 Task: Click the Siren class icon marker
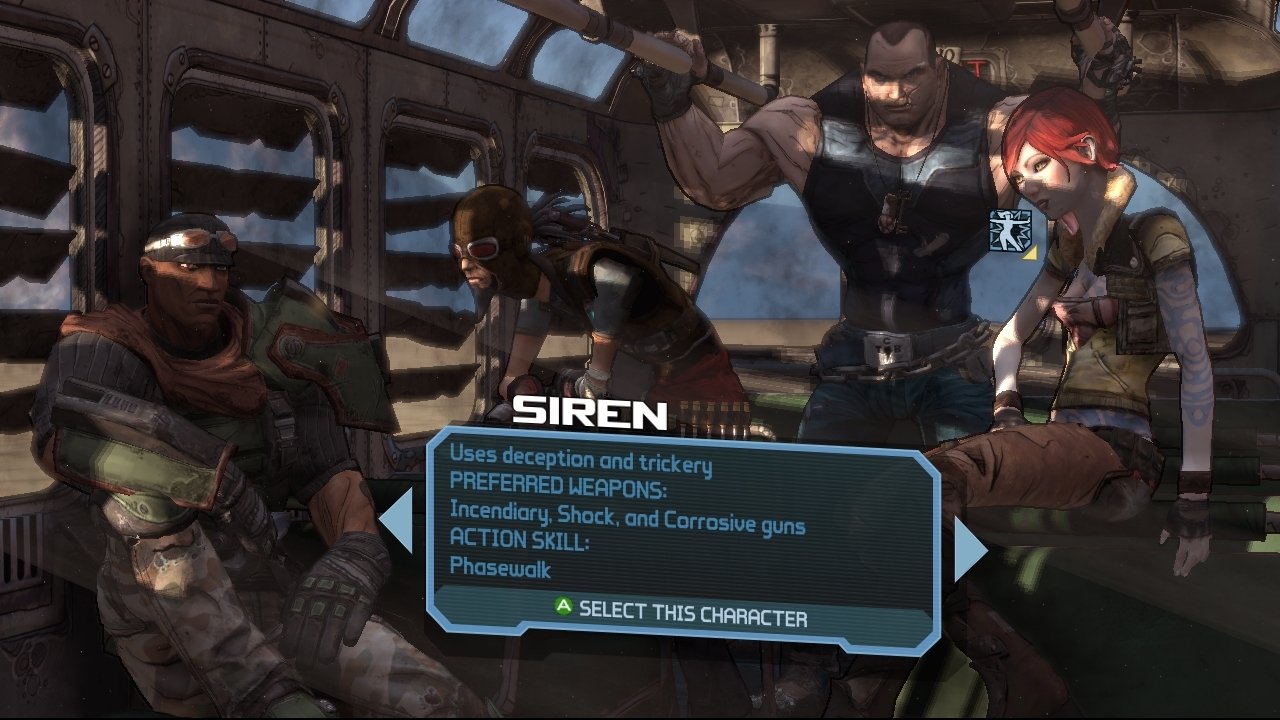(1009, 230)
